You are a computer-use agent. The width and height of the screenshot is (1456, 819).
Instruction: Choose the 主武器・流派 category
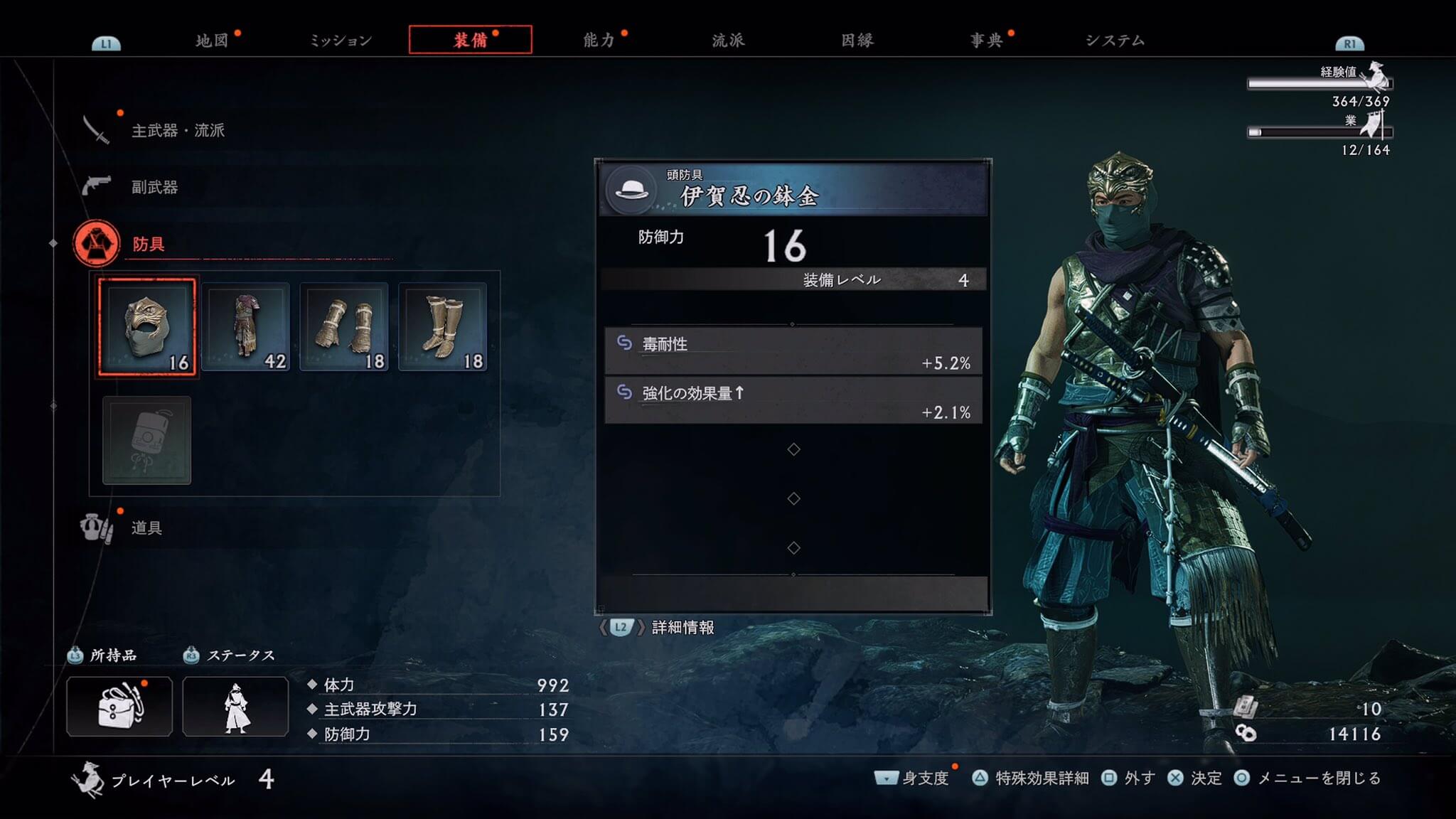coord(178,130)
